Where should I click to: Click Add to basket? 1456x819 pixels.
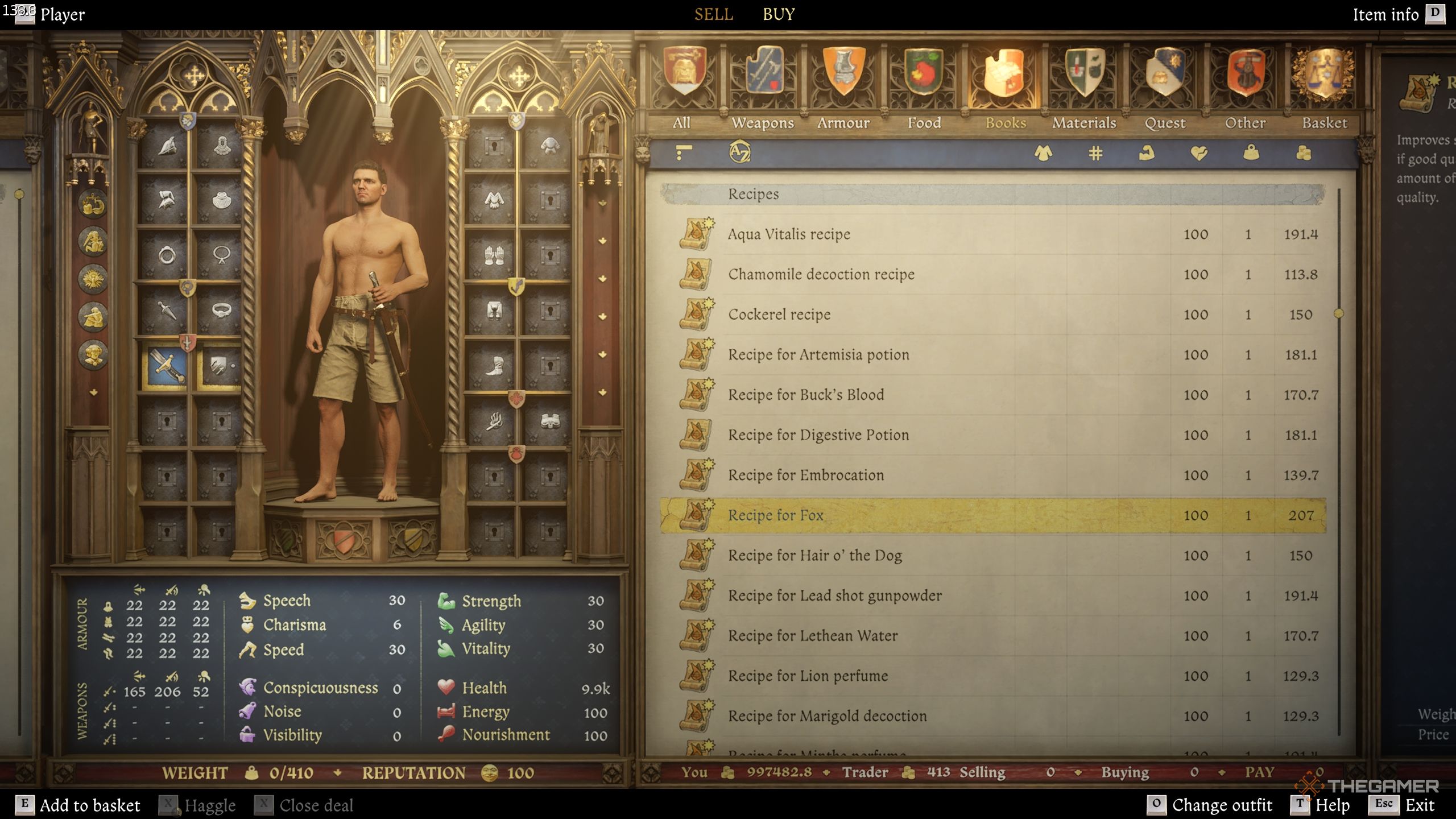tap(78, 805)
